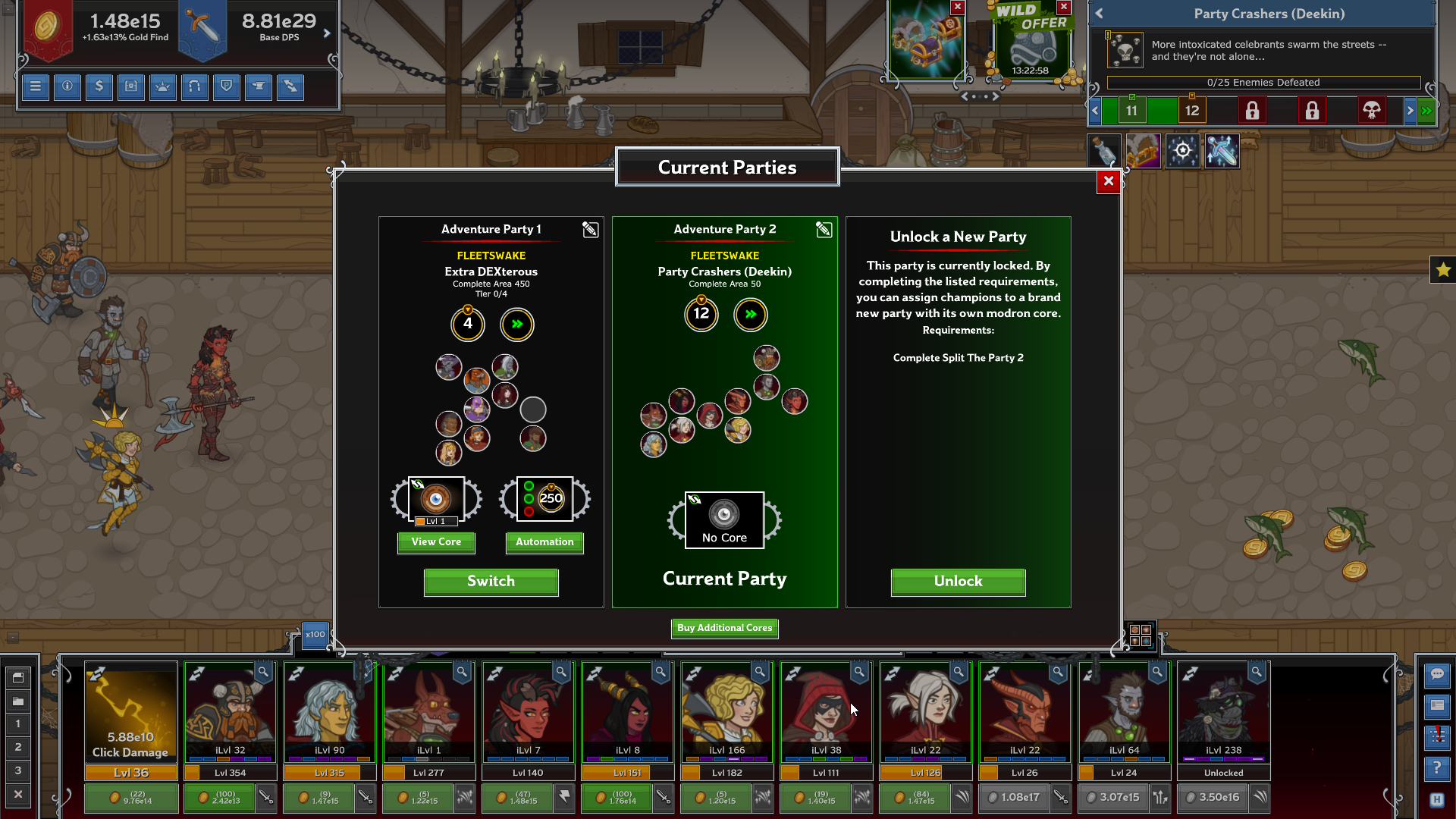Select the No Core slot

[x=724, y=519]
